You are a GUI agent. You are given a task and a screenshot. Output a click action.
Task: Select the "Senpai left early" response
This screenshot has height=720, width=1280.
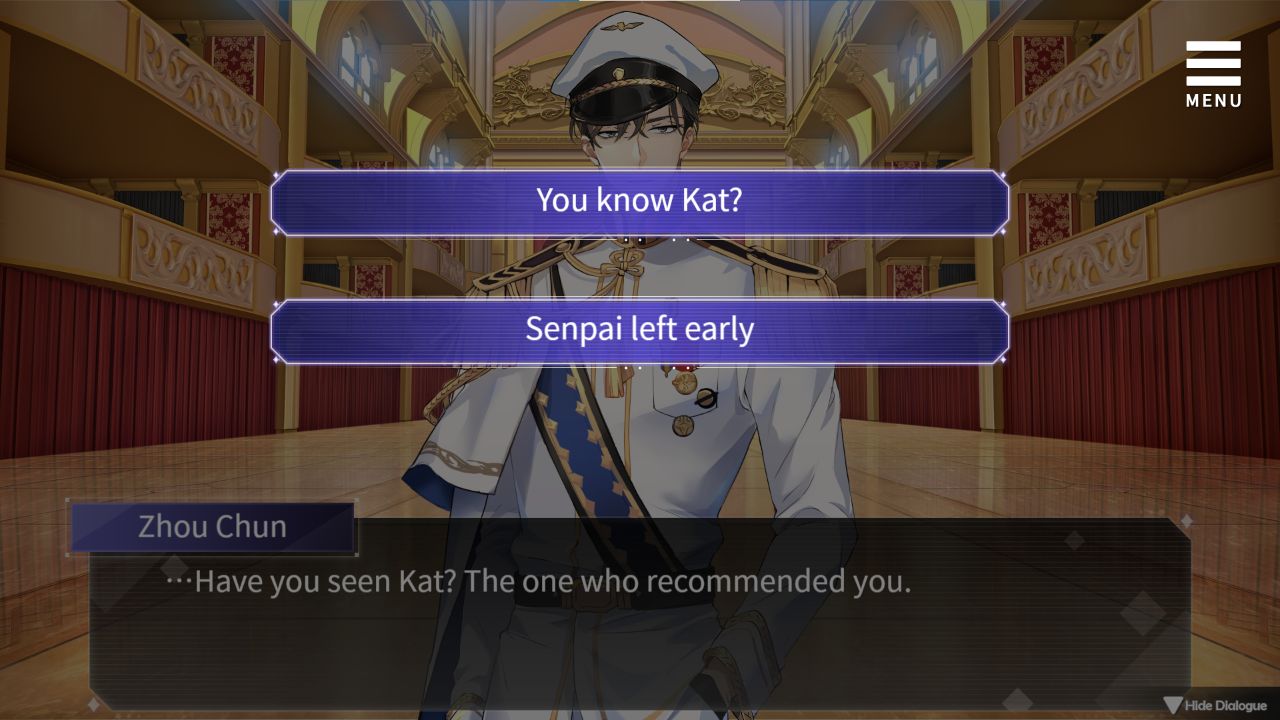(639, 331)
